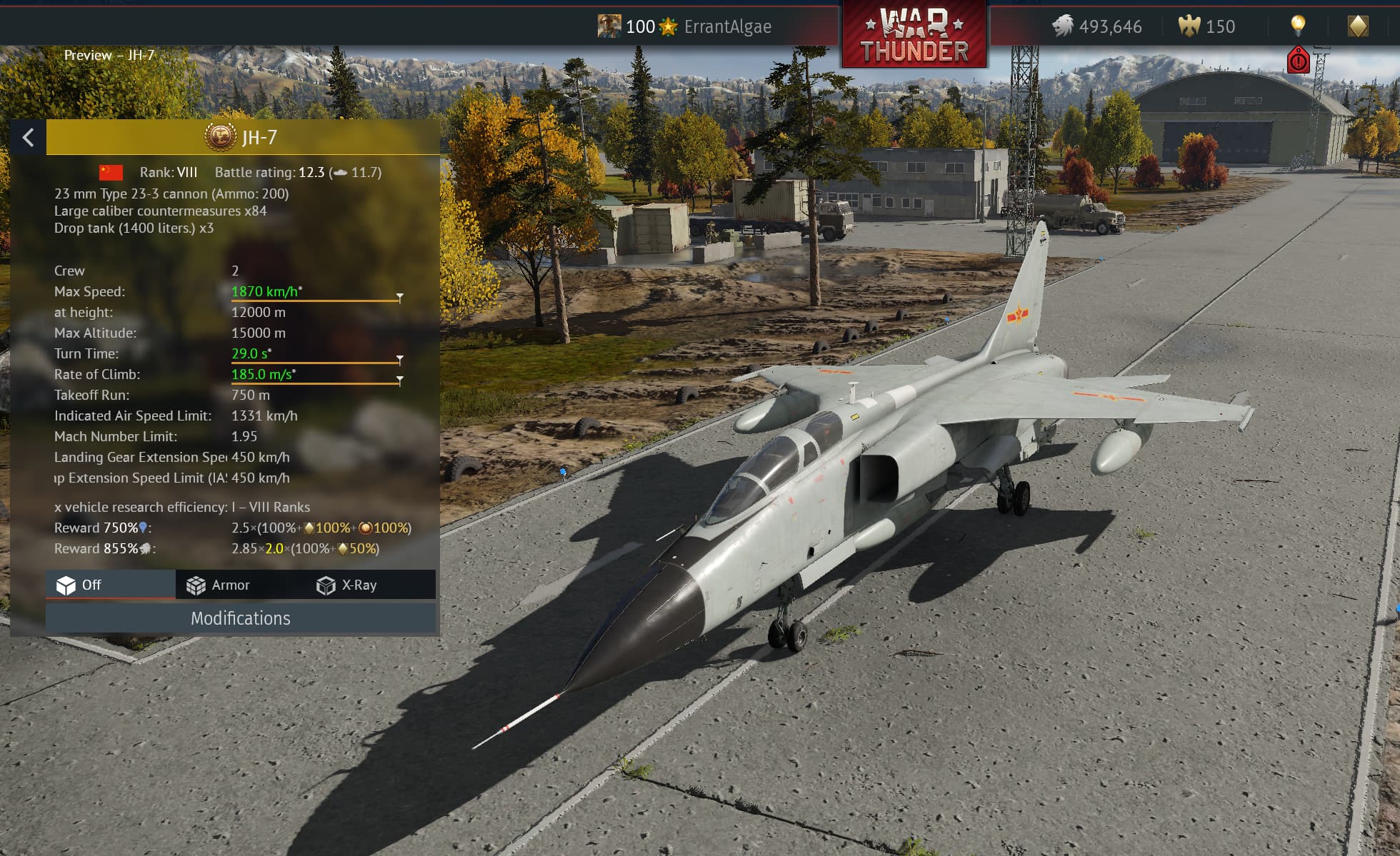Open the Silver Lions balance

click(1097, 27)
